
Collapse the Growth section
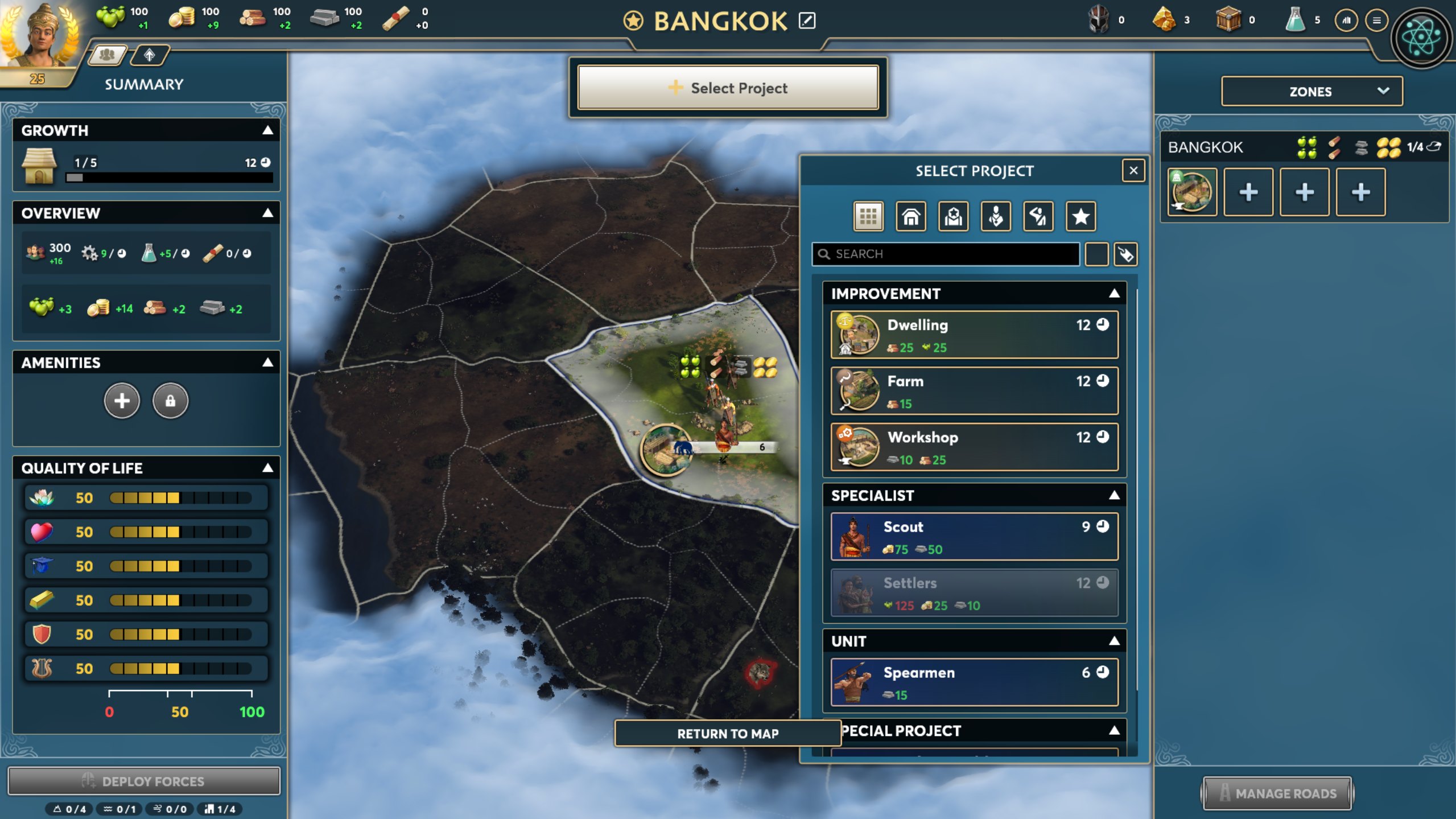coord(267,130)
